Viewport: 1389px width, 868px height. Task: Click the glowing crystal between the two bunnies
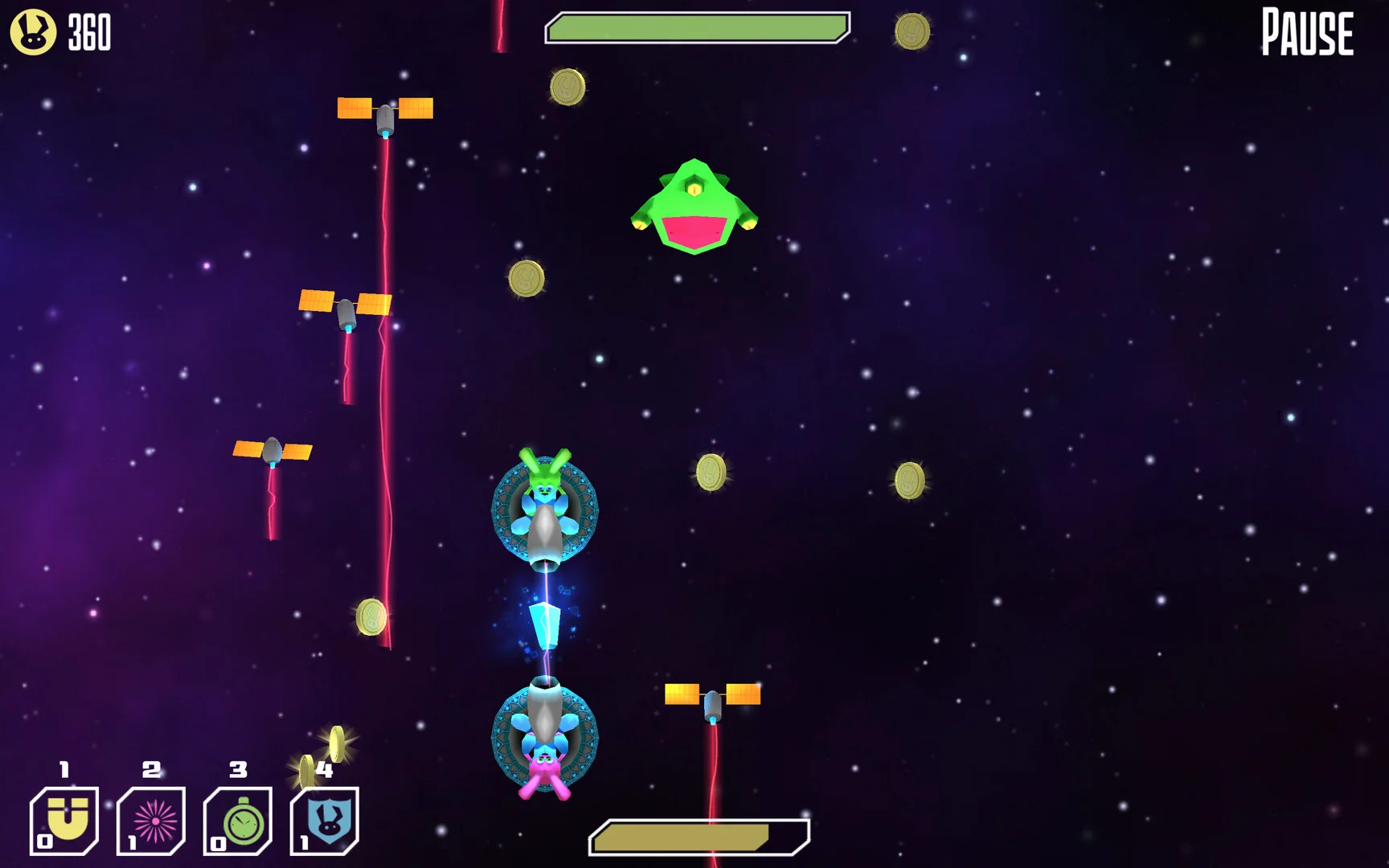pyautogui.click(x=545, y=627)
